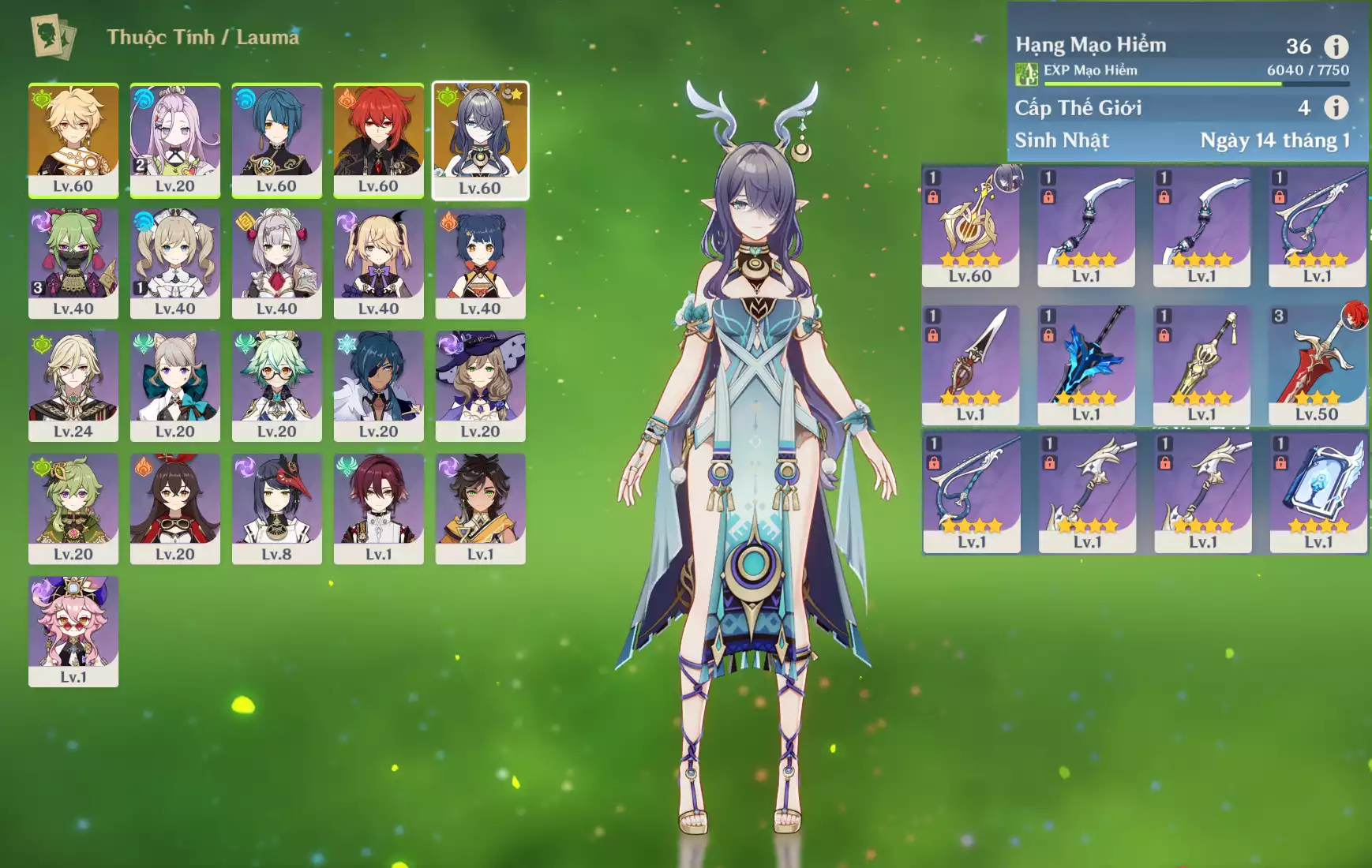Viewport: 1372px width, 868px height.
Task: Select the blond Traveler portrait at Lv.60
Action: (73, 139)
